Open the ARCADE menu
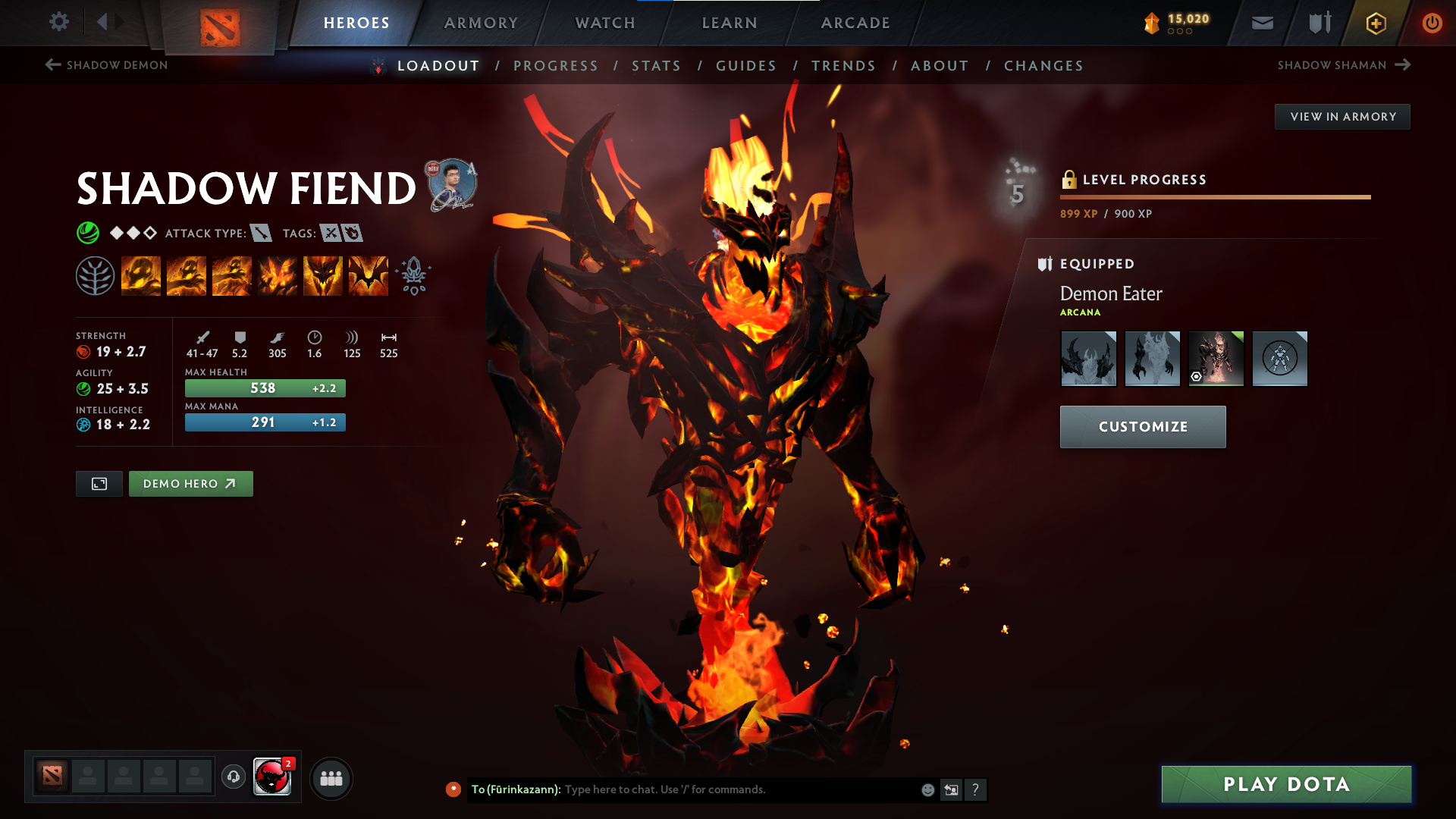The image size is (1456, 819). [855, 23]
